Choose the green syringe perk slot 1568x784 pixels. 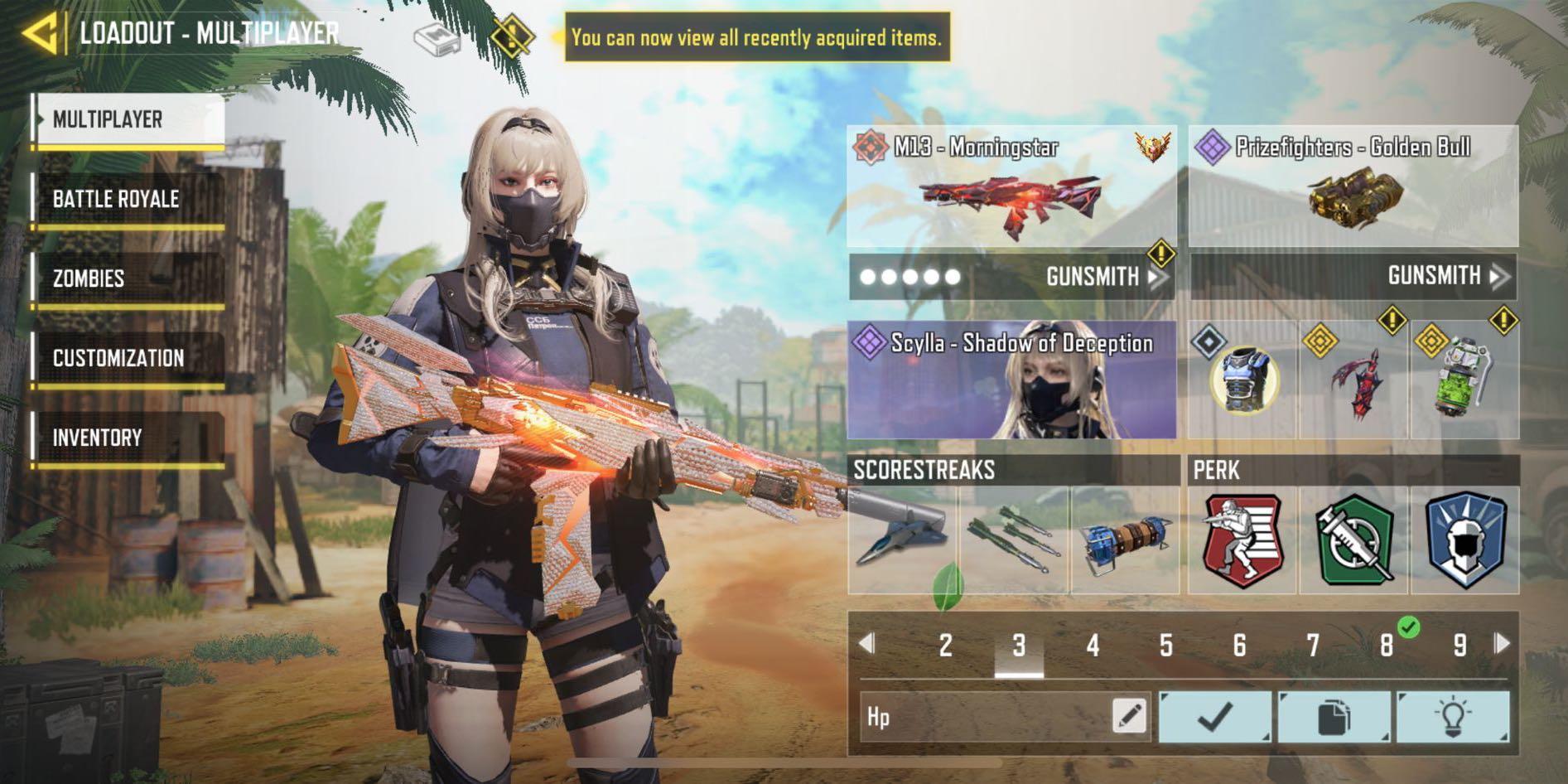pos(1353,540)
